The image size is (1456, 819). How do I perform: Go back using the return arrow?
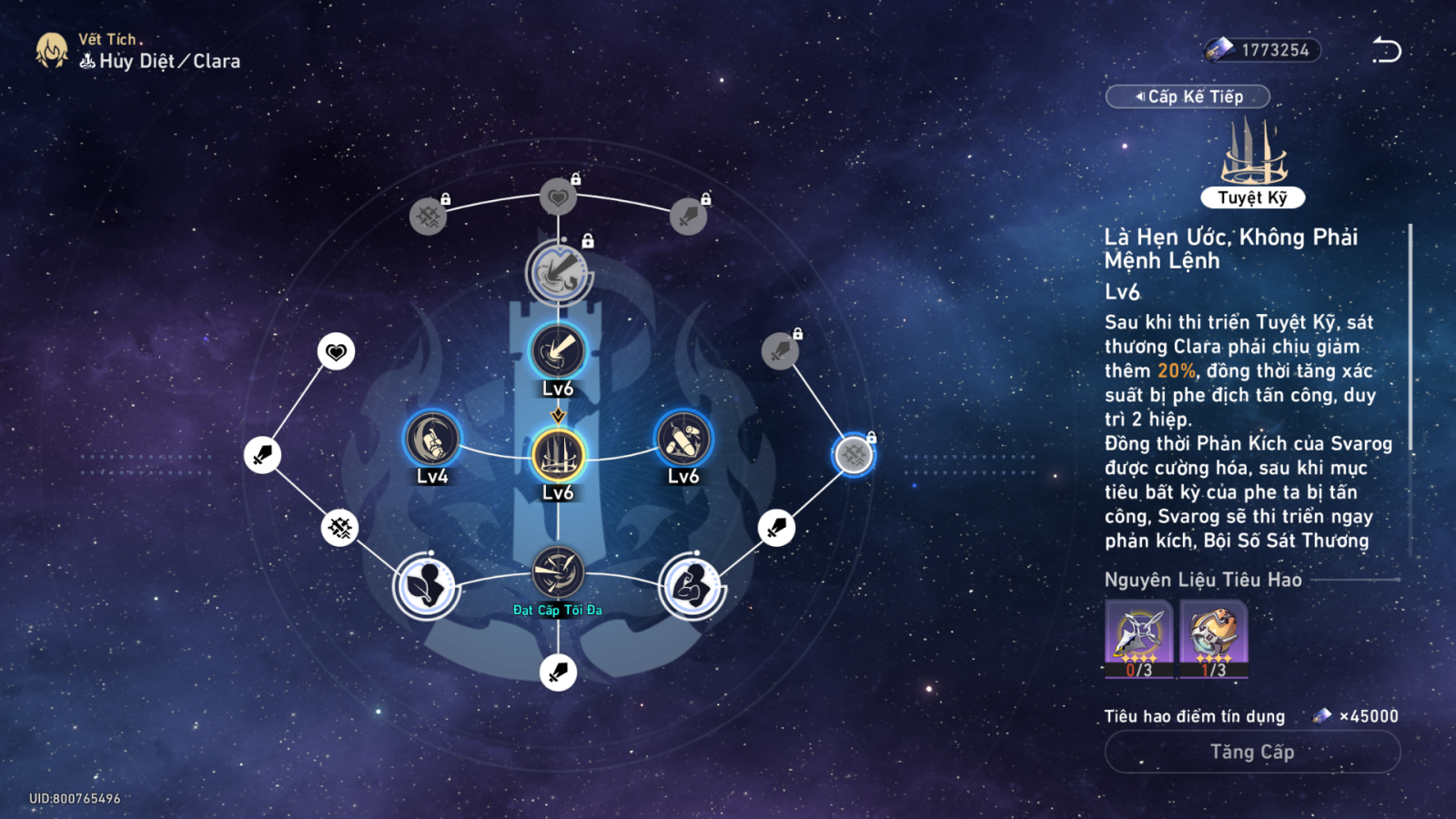pos(1386,50)
